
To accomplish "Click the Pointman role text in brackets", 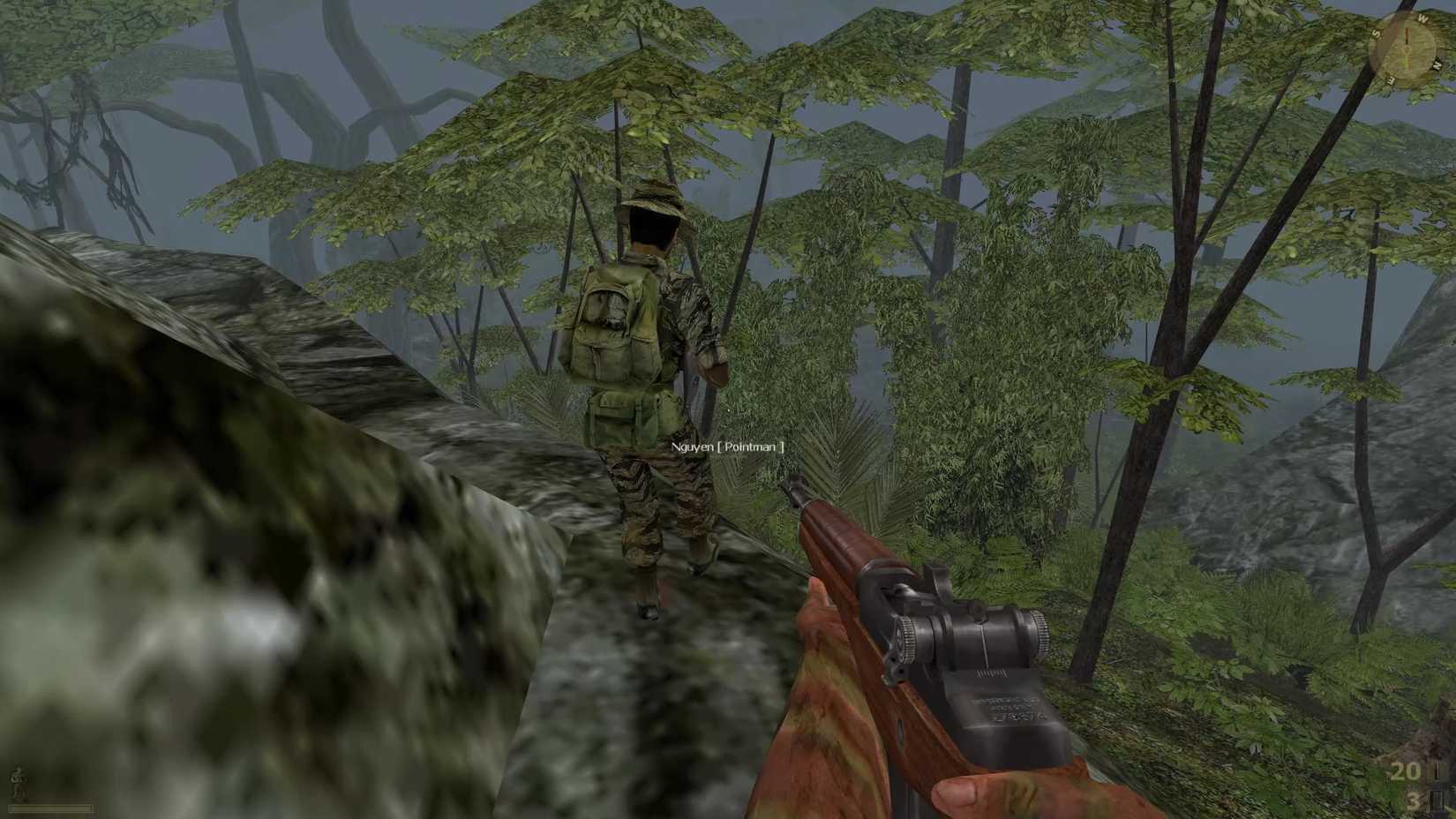I will coord(750,447).
